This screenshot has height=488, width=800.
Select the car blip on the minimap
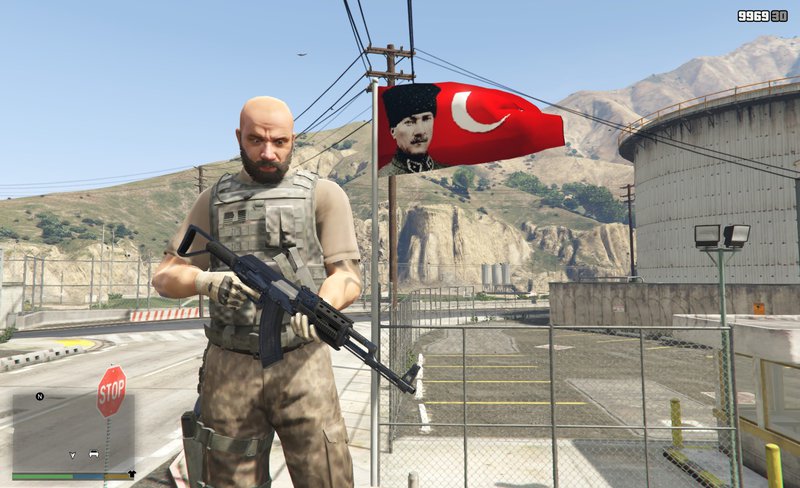pos(94,454)
